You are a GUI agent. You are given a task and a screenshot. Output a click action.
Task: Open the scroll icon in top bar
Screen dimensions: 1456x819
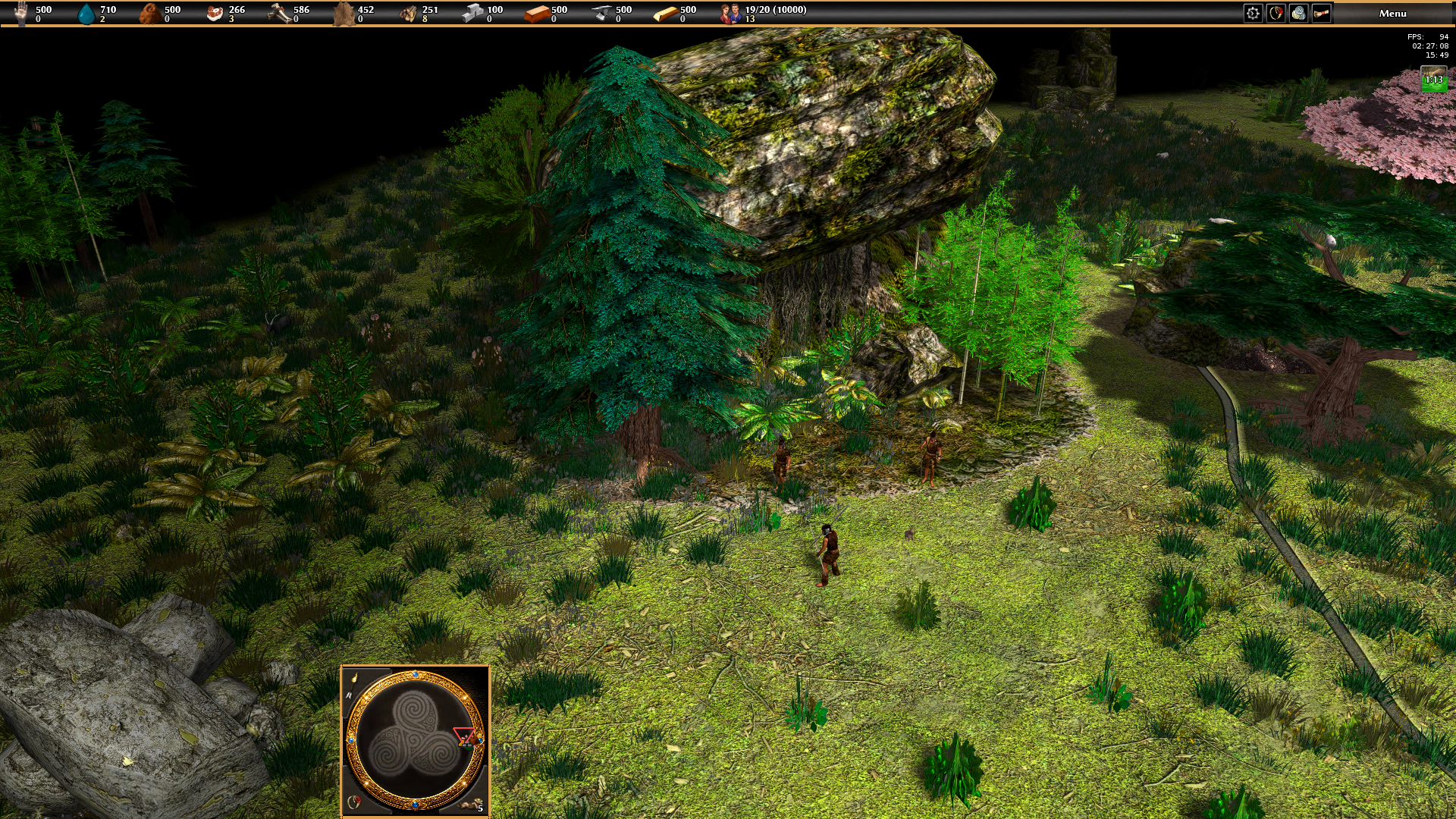tap(1321, 14)
